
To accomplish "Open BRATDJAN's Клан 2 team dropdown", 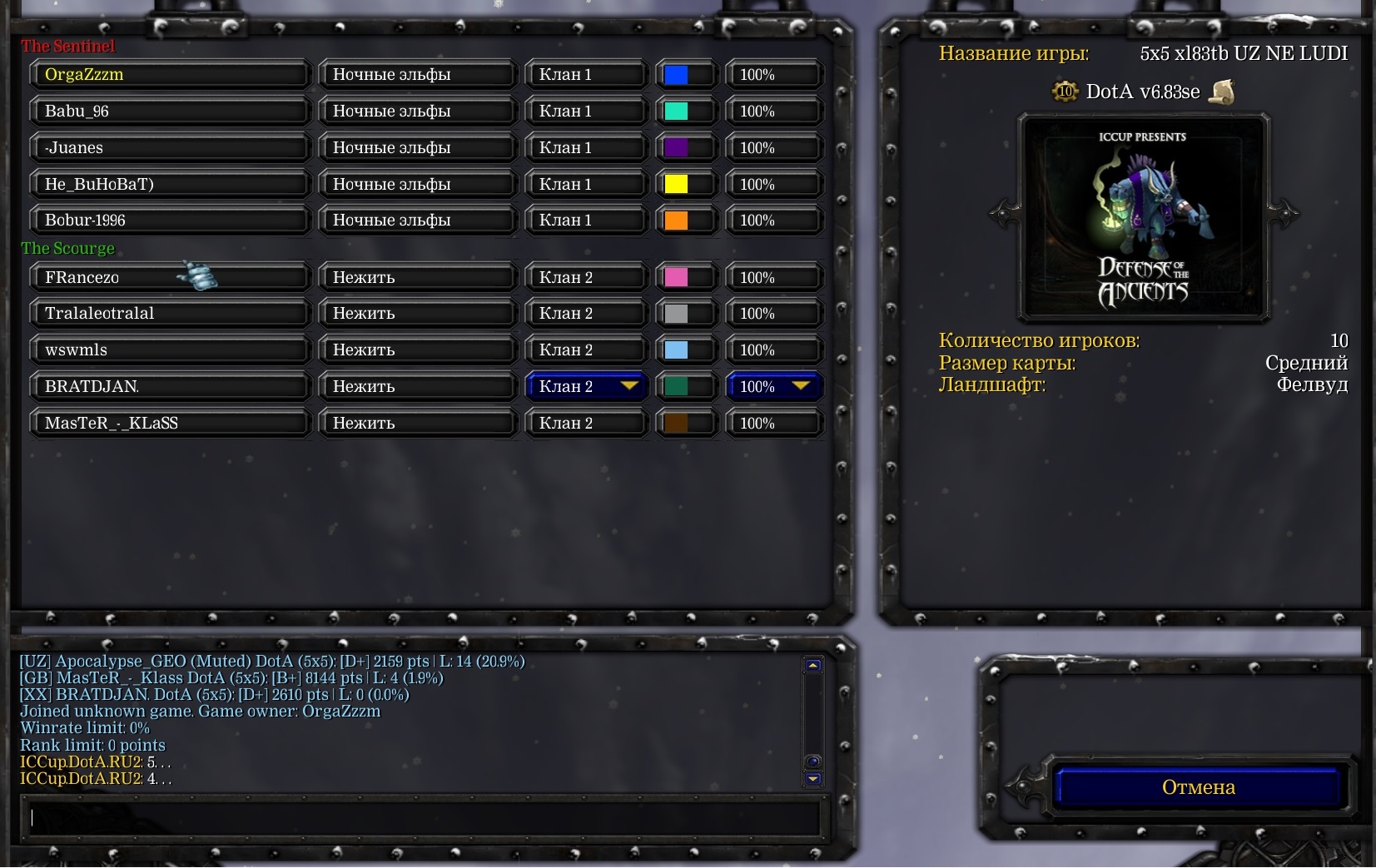I will [587, 386].
